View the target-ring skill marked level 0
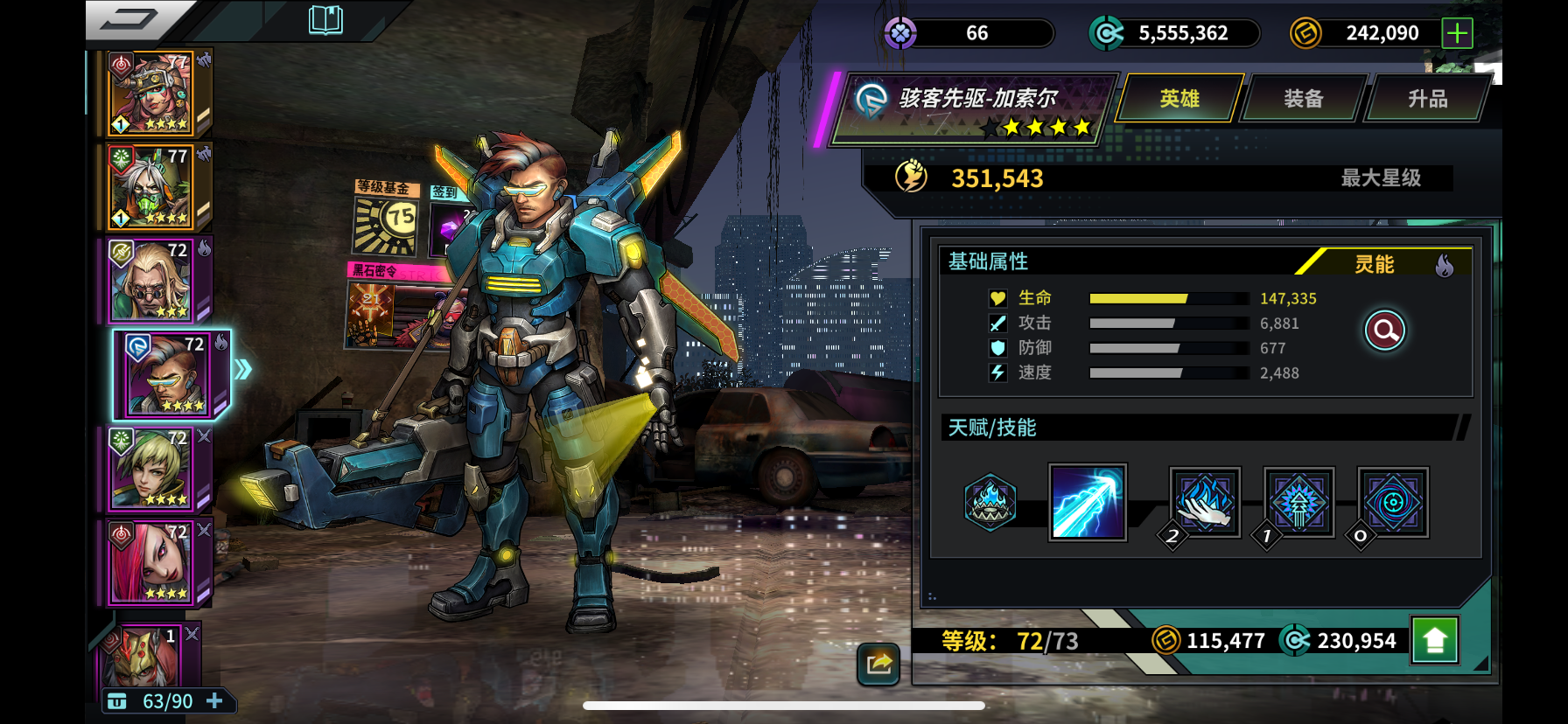Viewport: 1568px width, 724px height. tap(1392, 503)
